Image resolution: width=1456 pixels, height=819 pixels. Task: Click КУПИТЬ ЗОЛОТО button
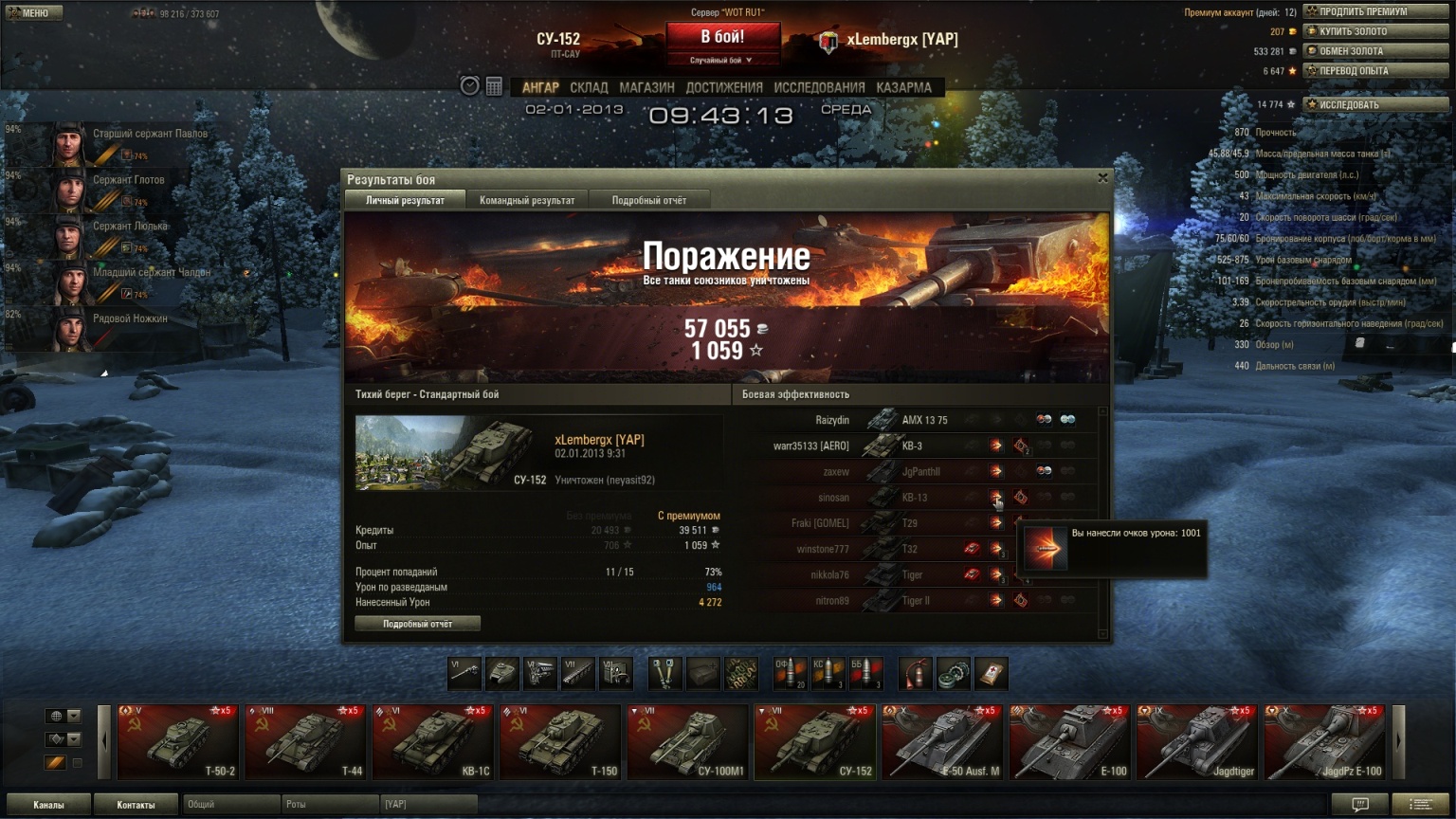point(1376,31)
